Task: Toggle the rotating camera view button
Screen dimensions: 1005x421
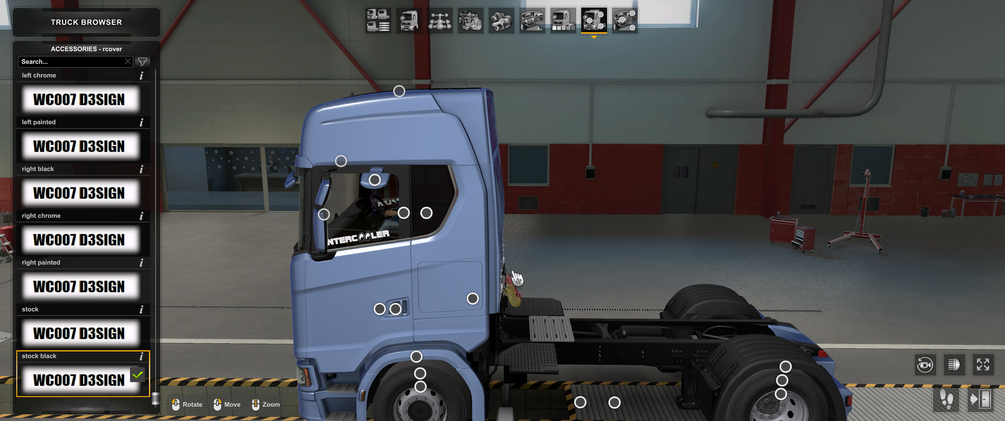Action: [x=925, y=365]
